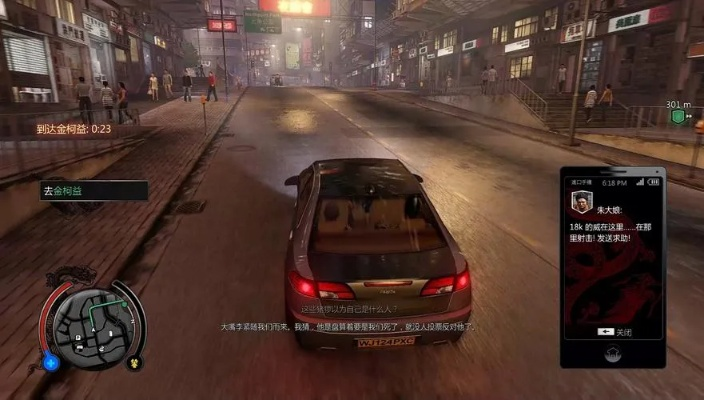Image resolution: width=704 pixels, height=400 pixels.
Task: Click the green 301 m waypoint marker
Action: coord(678,117)
